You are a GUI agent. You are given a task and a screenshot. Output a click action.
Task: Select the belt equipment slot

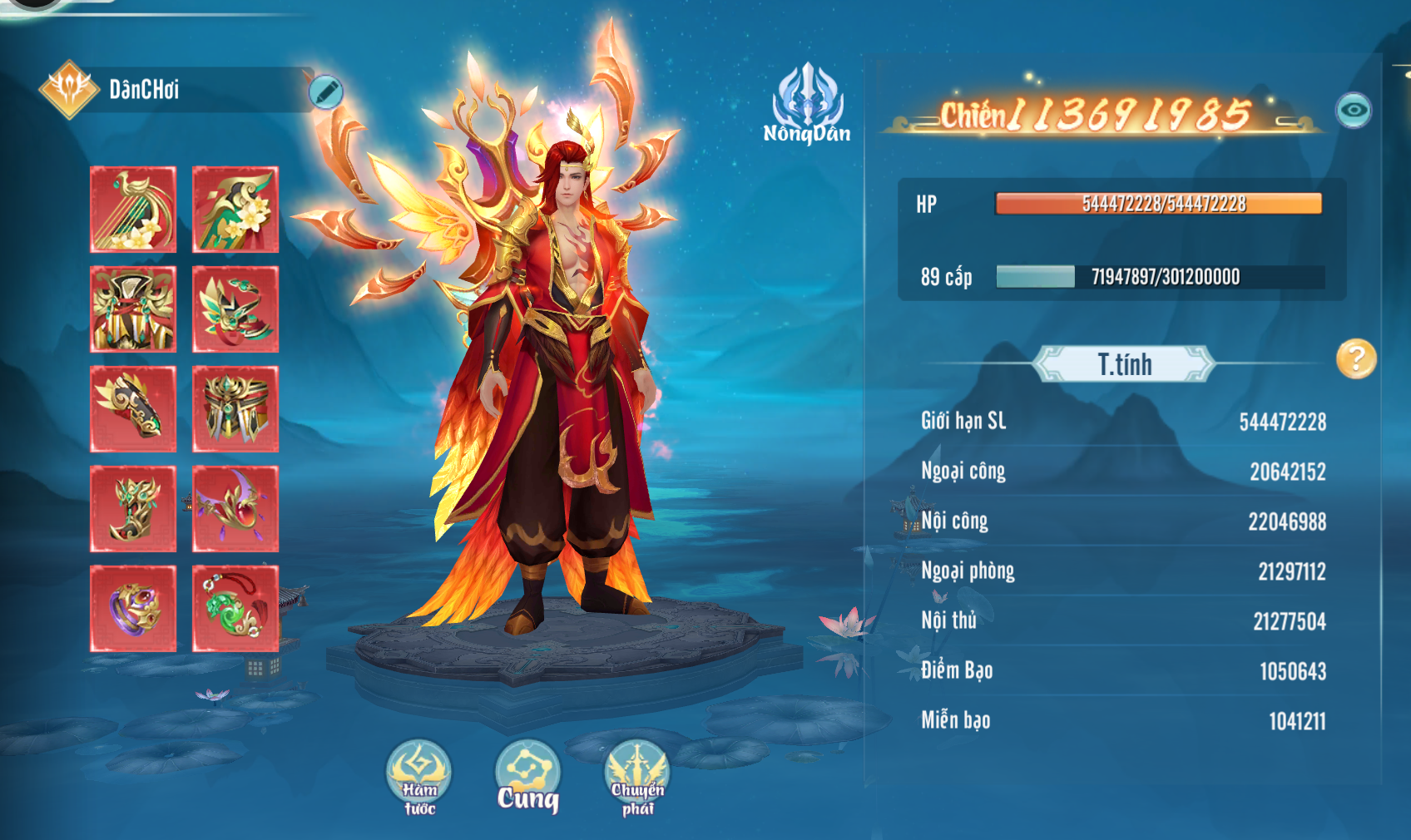click(235, 409)
